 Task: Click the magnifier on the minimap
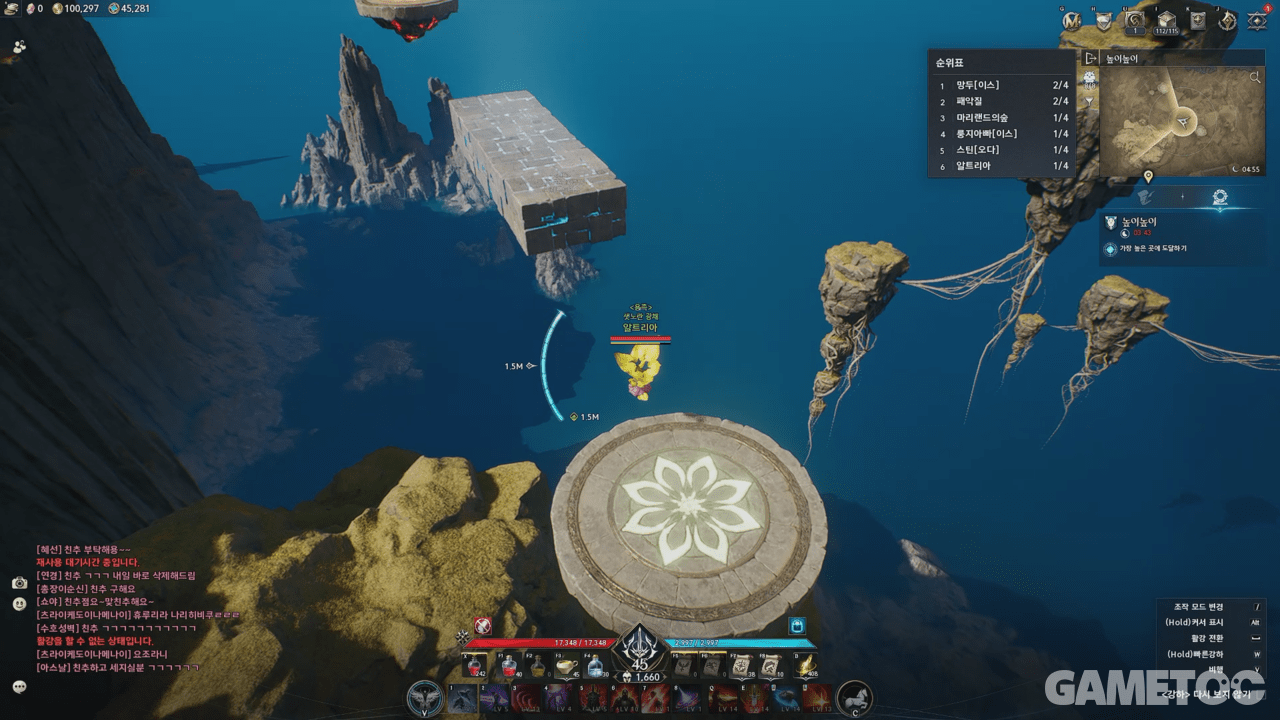(x=1256, y=77)
